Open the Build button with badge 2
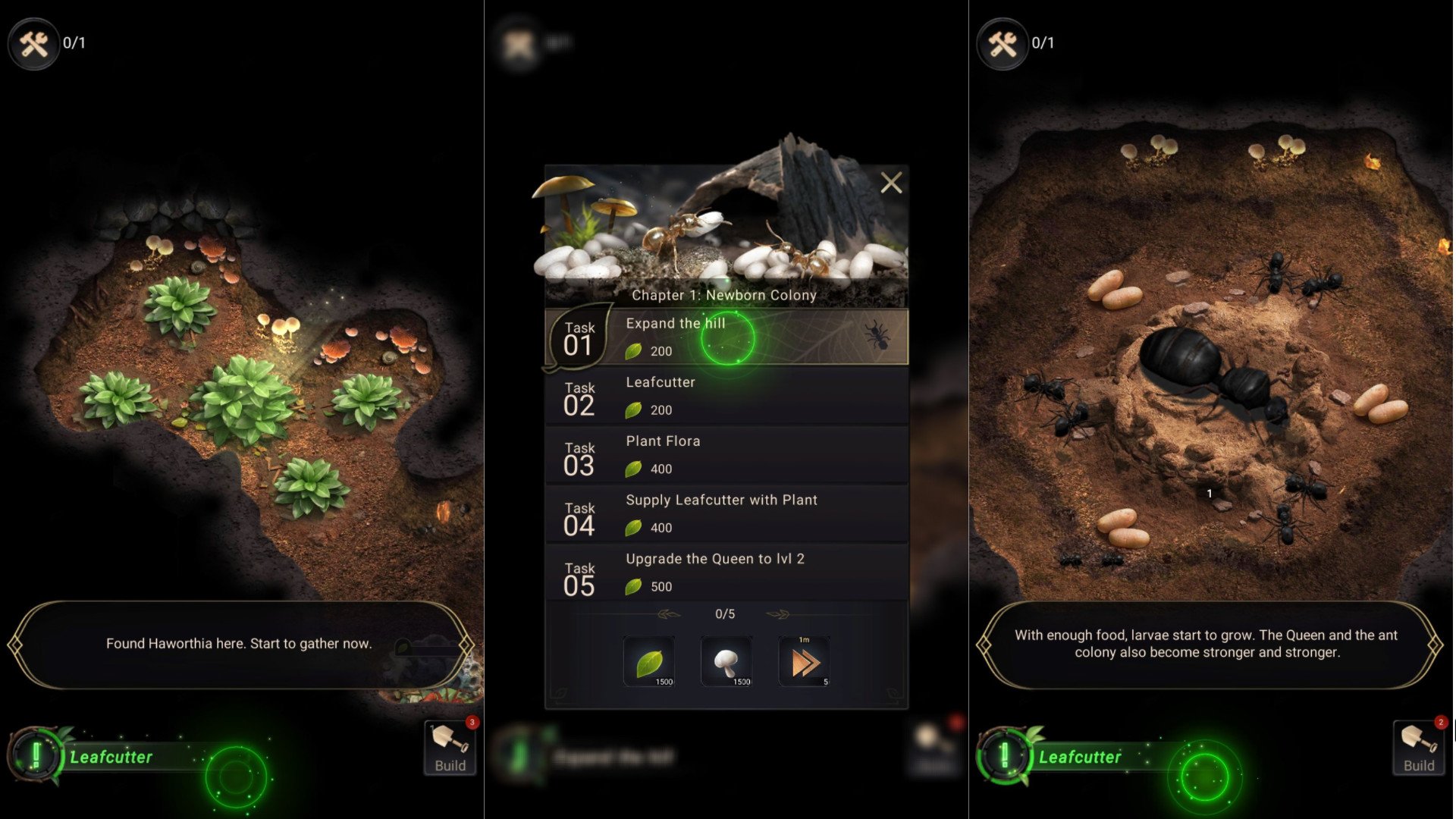Image resolution: width=1456 pixels, height=819 pixels. pos(1418,748)
